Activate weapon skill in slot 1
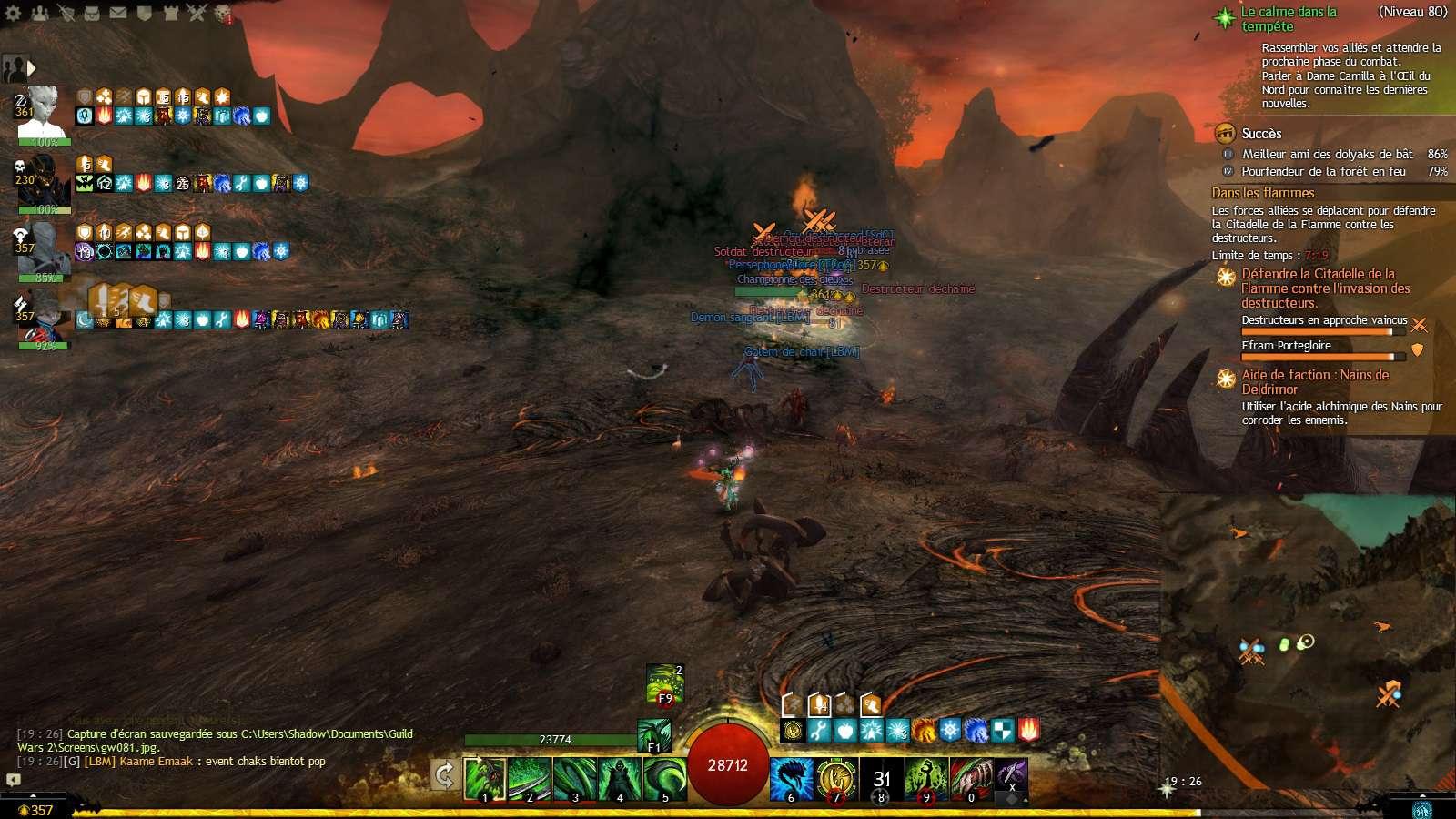Image resolution: width=1456 pixels, height=819 pixels. click(x=484, y=780)
